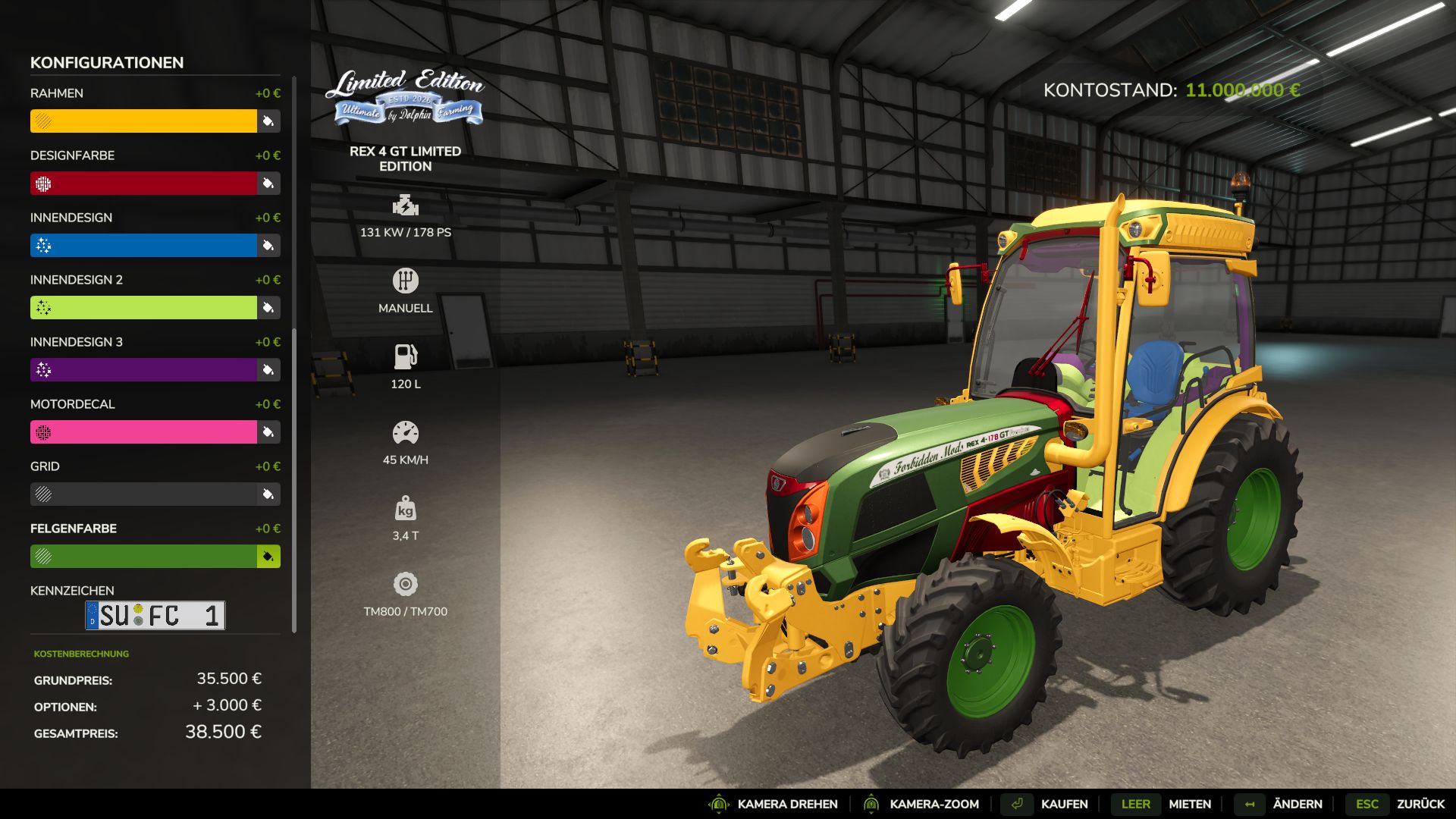Open the Felgenfarbe color selection

coord(267,556)
